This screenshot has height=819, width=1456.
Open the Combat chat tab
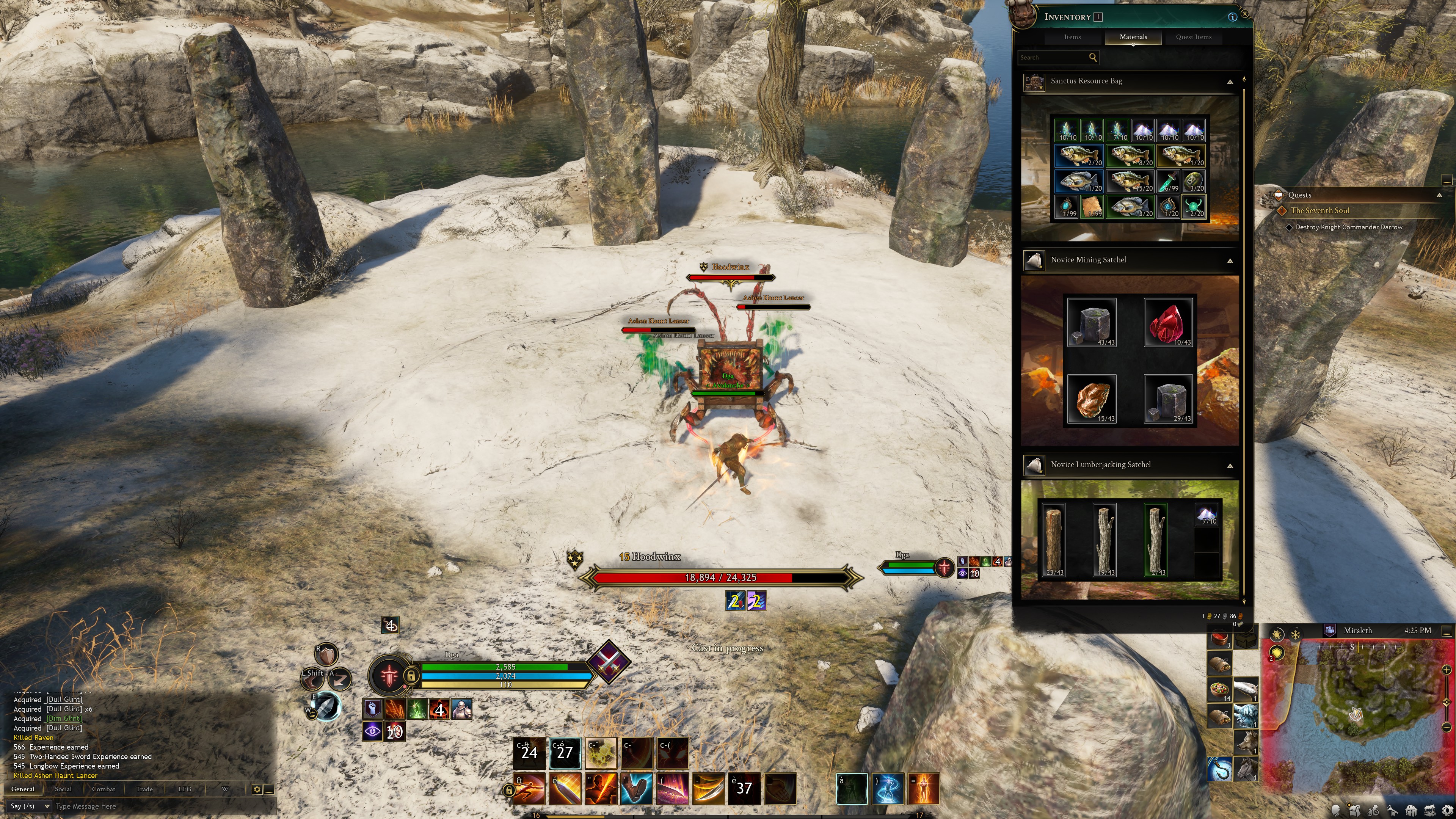pyautogui.click(x=104, y=789)
